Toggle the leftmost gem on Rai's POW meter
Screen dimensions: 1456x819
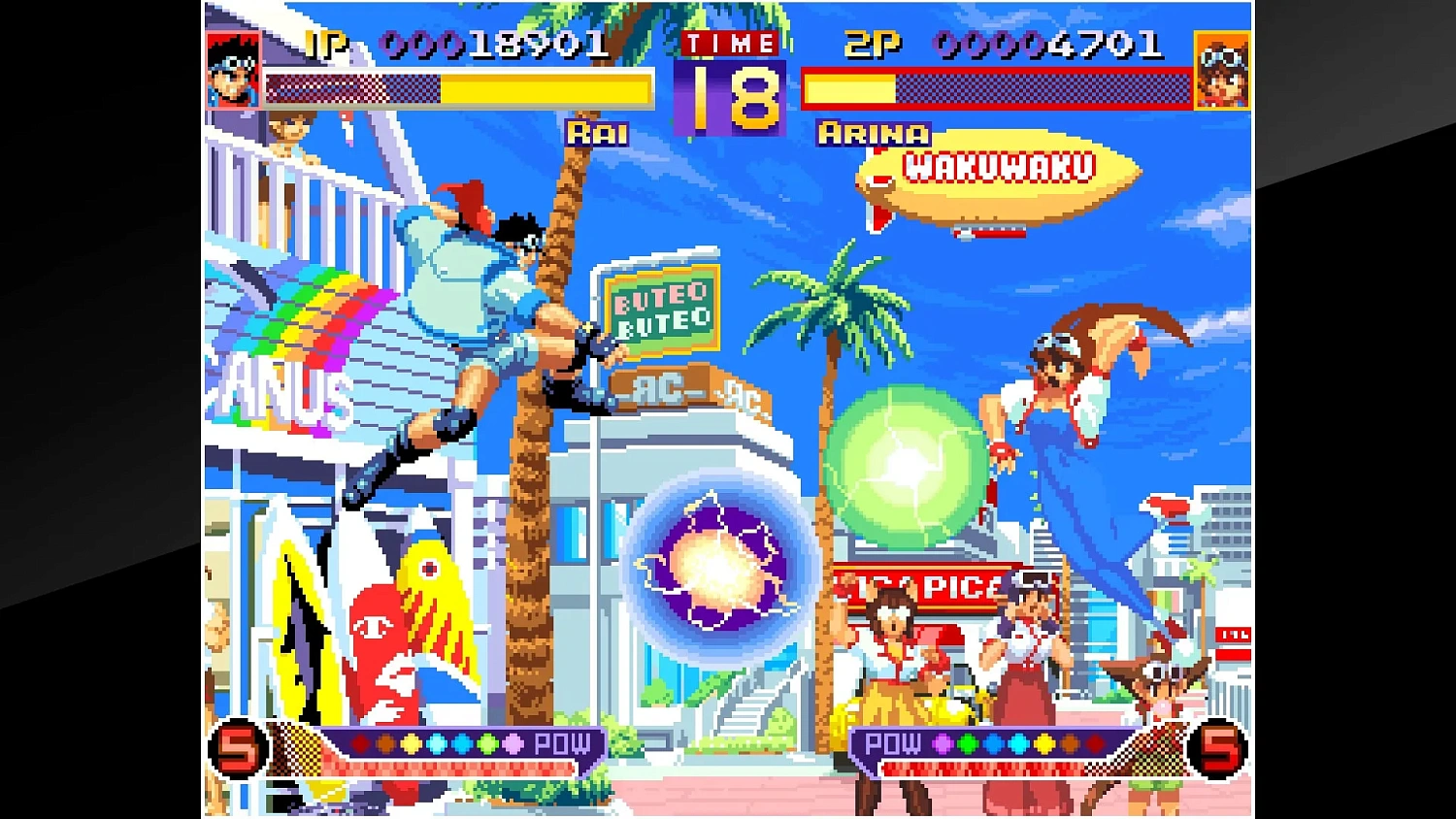pos(361,742)
